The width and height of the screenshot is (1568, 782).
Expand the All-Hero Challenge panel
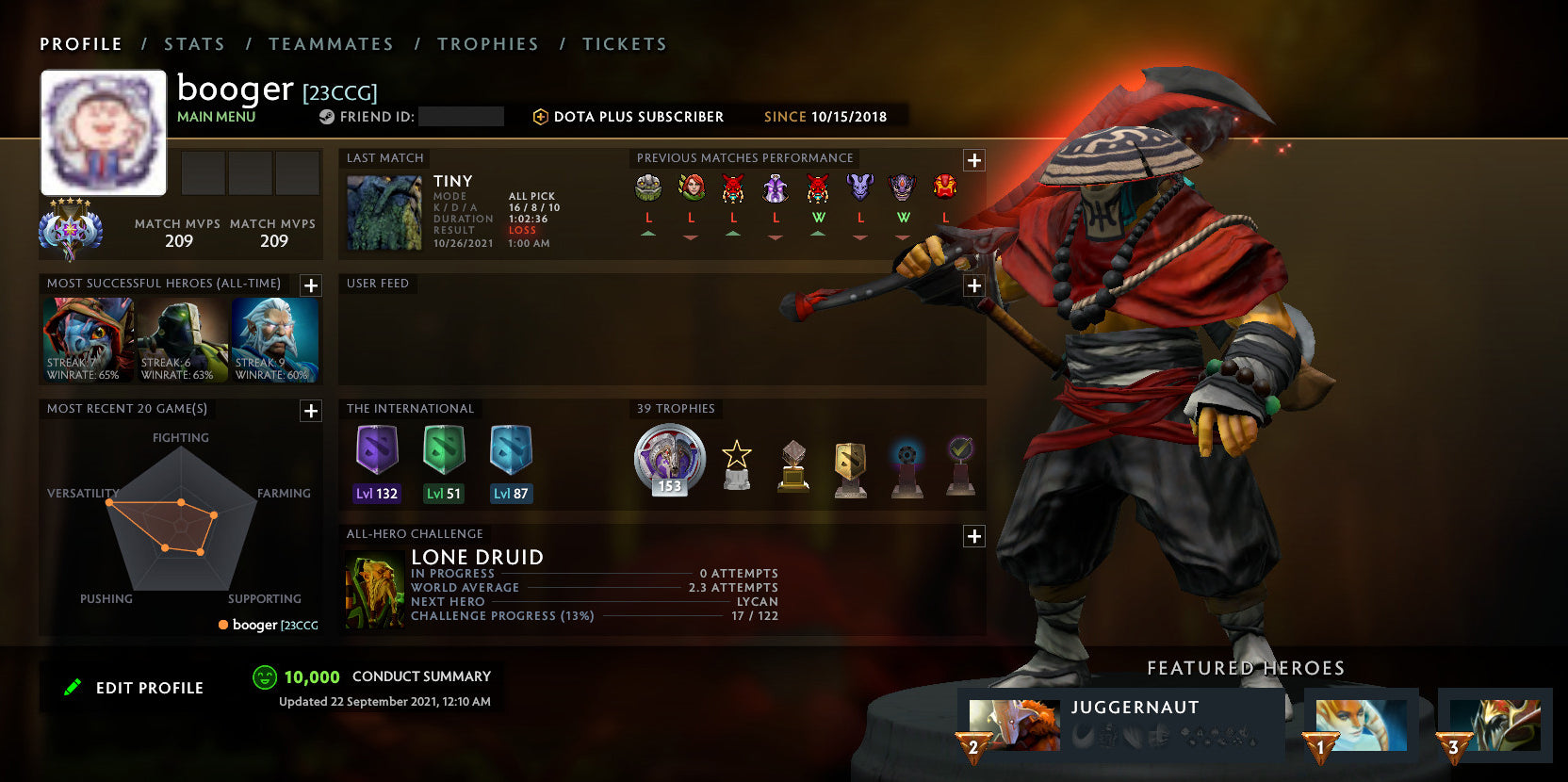tap(973, 536)
